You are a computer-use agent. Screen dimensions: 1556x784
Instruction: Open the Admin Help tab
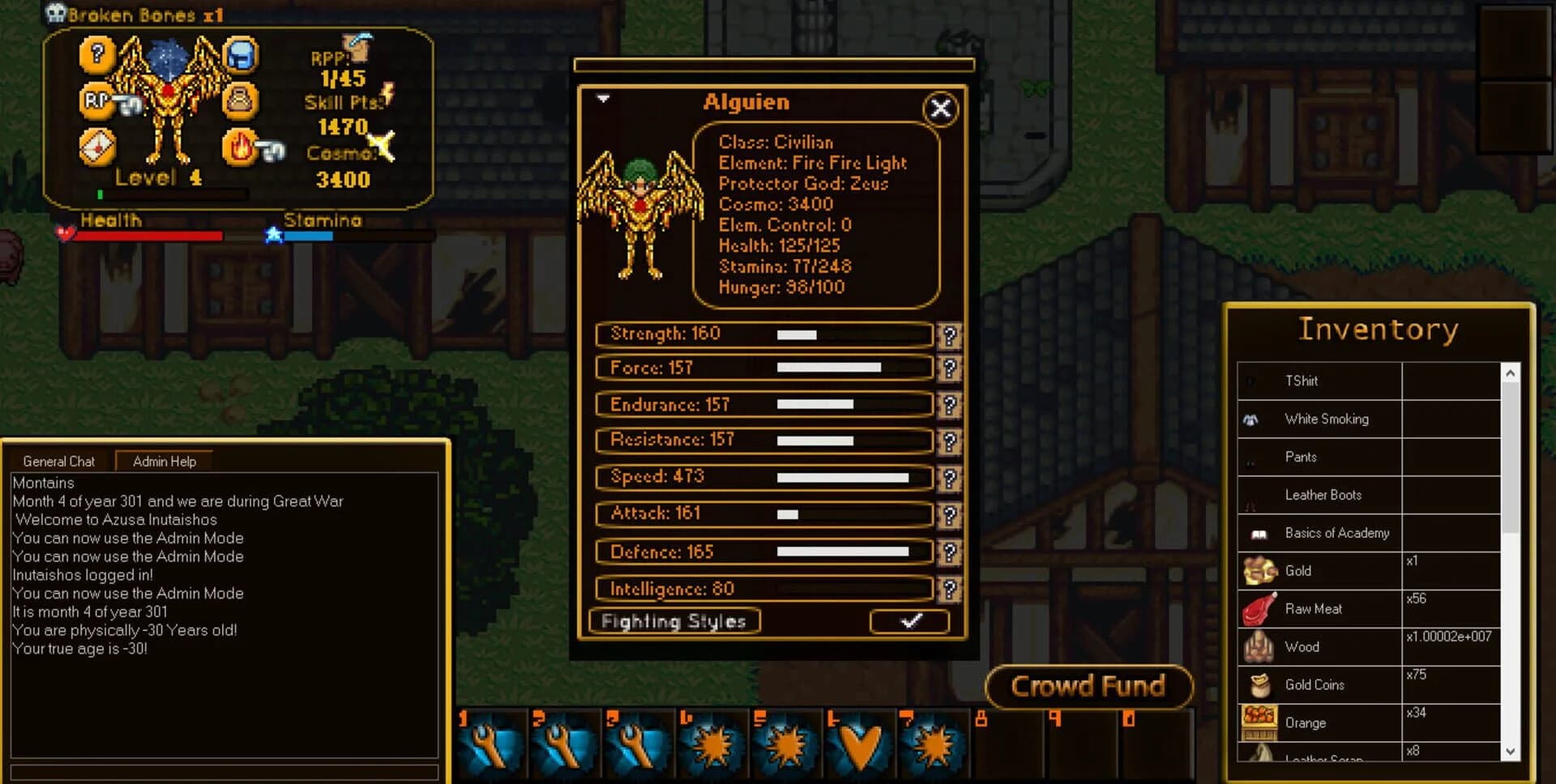[x=163, y=461]
